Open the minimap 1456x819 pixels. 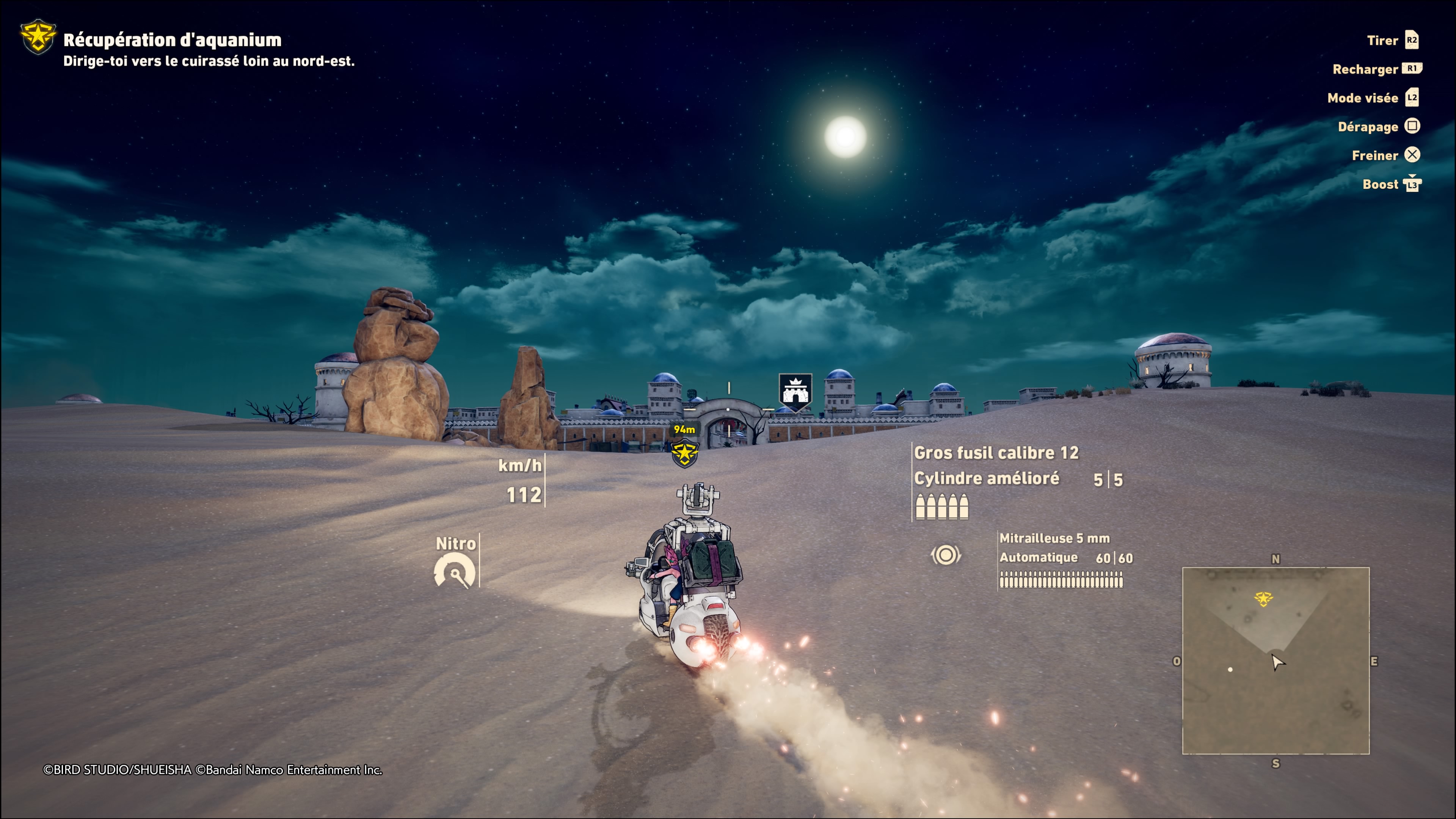click(1275, 660)
